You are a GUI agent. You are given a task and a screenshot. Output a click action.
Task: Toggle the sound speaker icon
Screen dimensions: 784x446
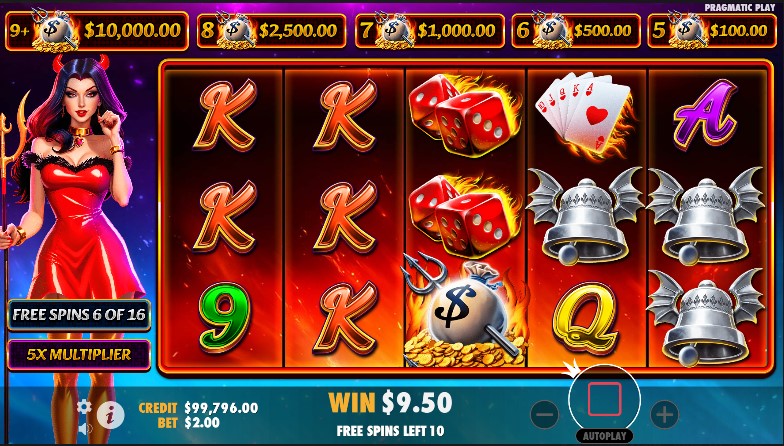(x=85, y=429)
